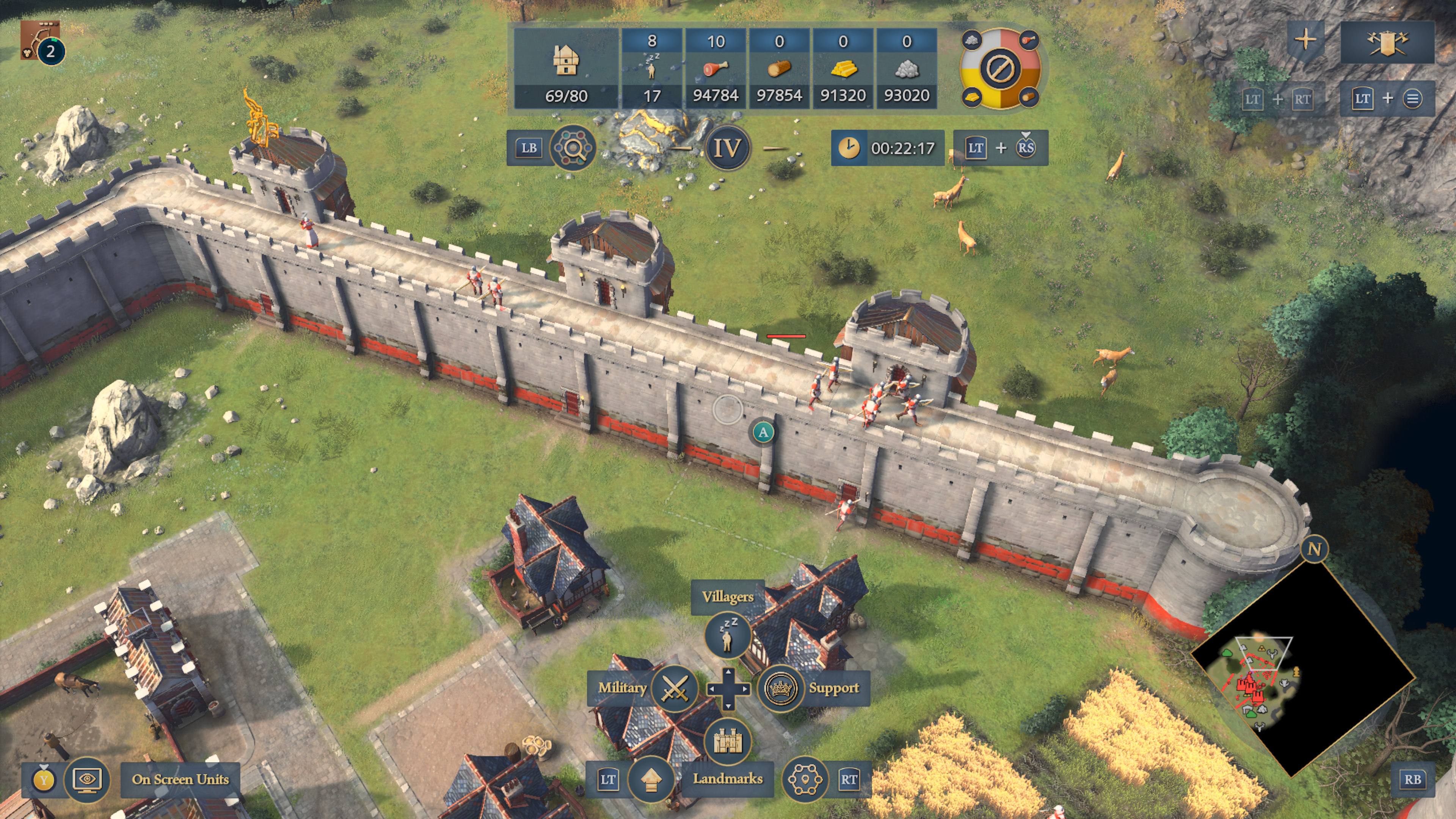Select the wood resource tile

click(x=780, y=68)
